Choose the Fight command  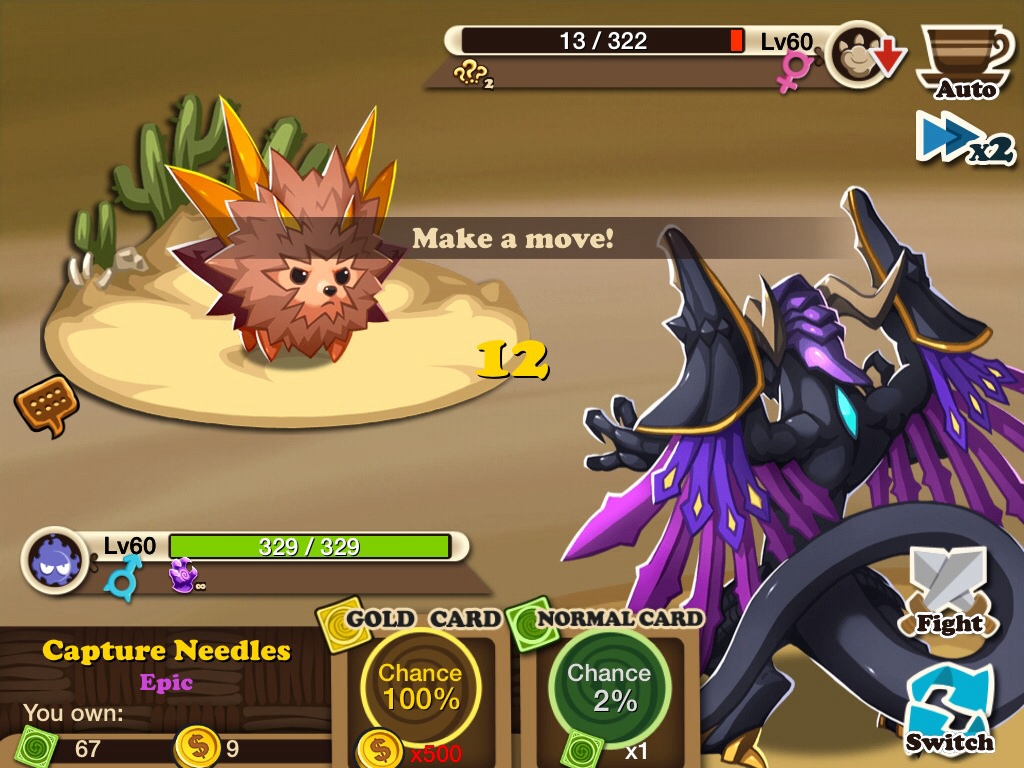click(x=948, y=592)
